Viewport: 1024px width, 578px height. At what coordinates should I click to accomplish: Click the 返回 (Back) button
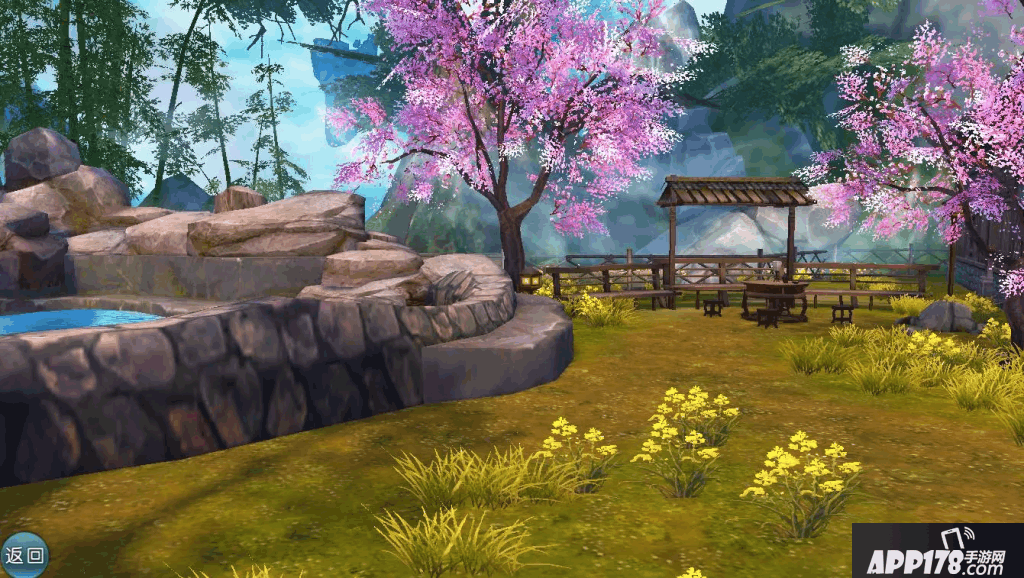(x=24, y=556)
